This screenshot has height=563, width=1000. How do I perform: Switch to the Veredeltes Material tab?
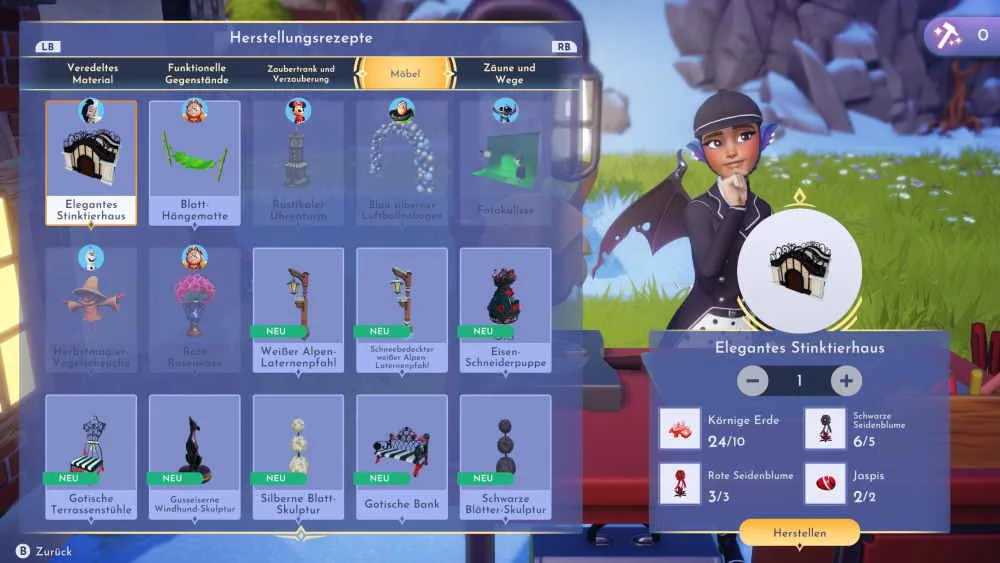click(x=92, y=73)
